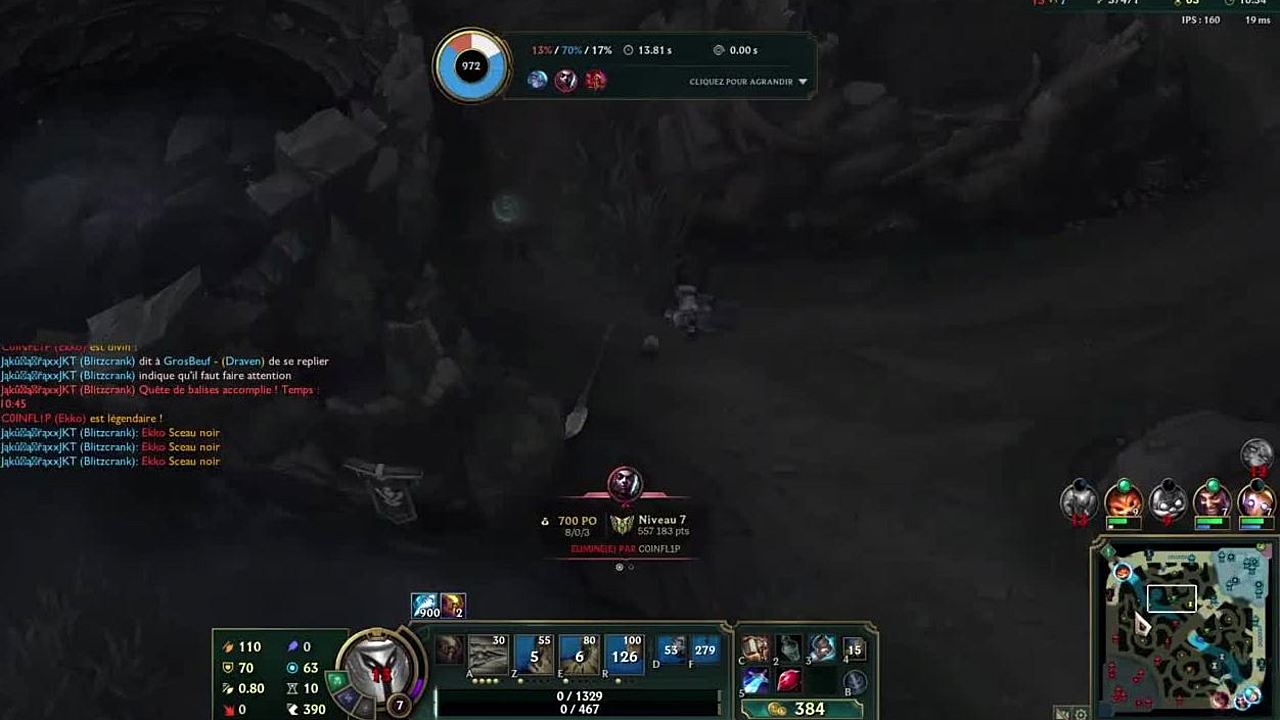Select the D summoner spell icon
Viewport: 1280px width, 720px height.
(x=670, y=650)
